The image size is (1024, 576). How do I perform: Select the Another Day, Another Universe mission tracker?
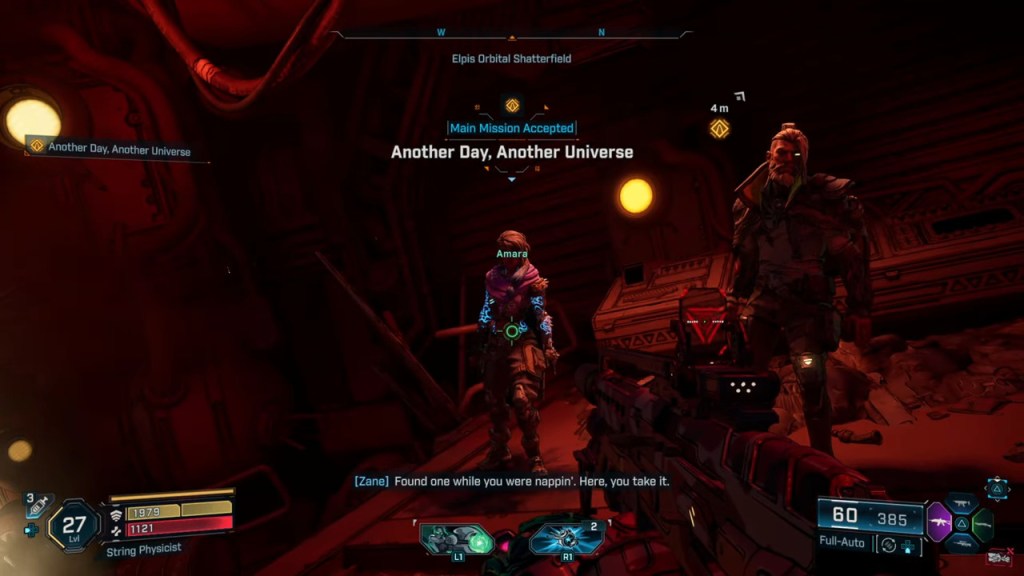point(110,150)
